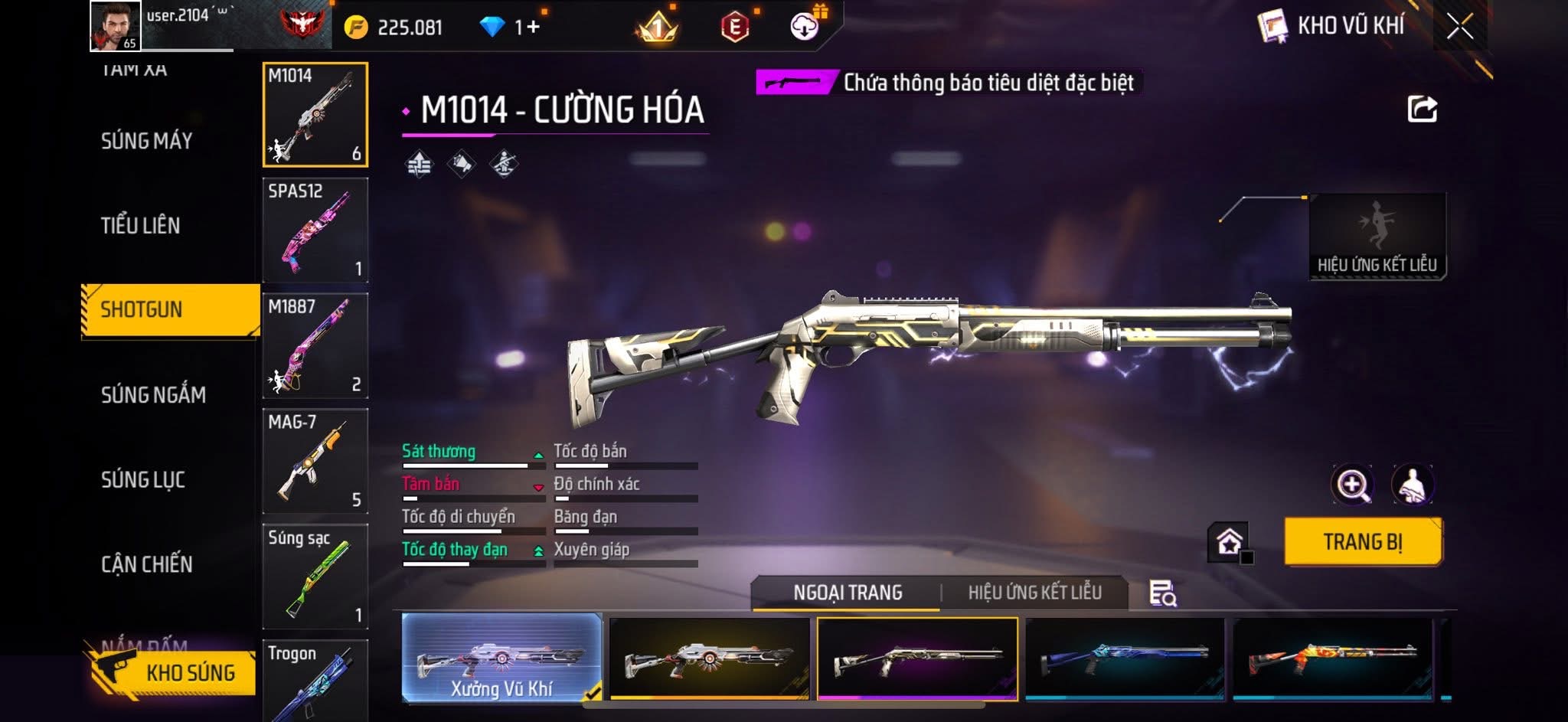Image resolution: width=1568 pixels, height=722 pixels.
Task: Select the MAG-7 shotgun slot
Action: click(315, 461)
